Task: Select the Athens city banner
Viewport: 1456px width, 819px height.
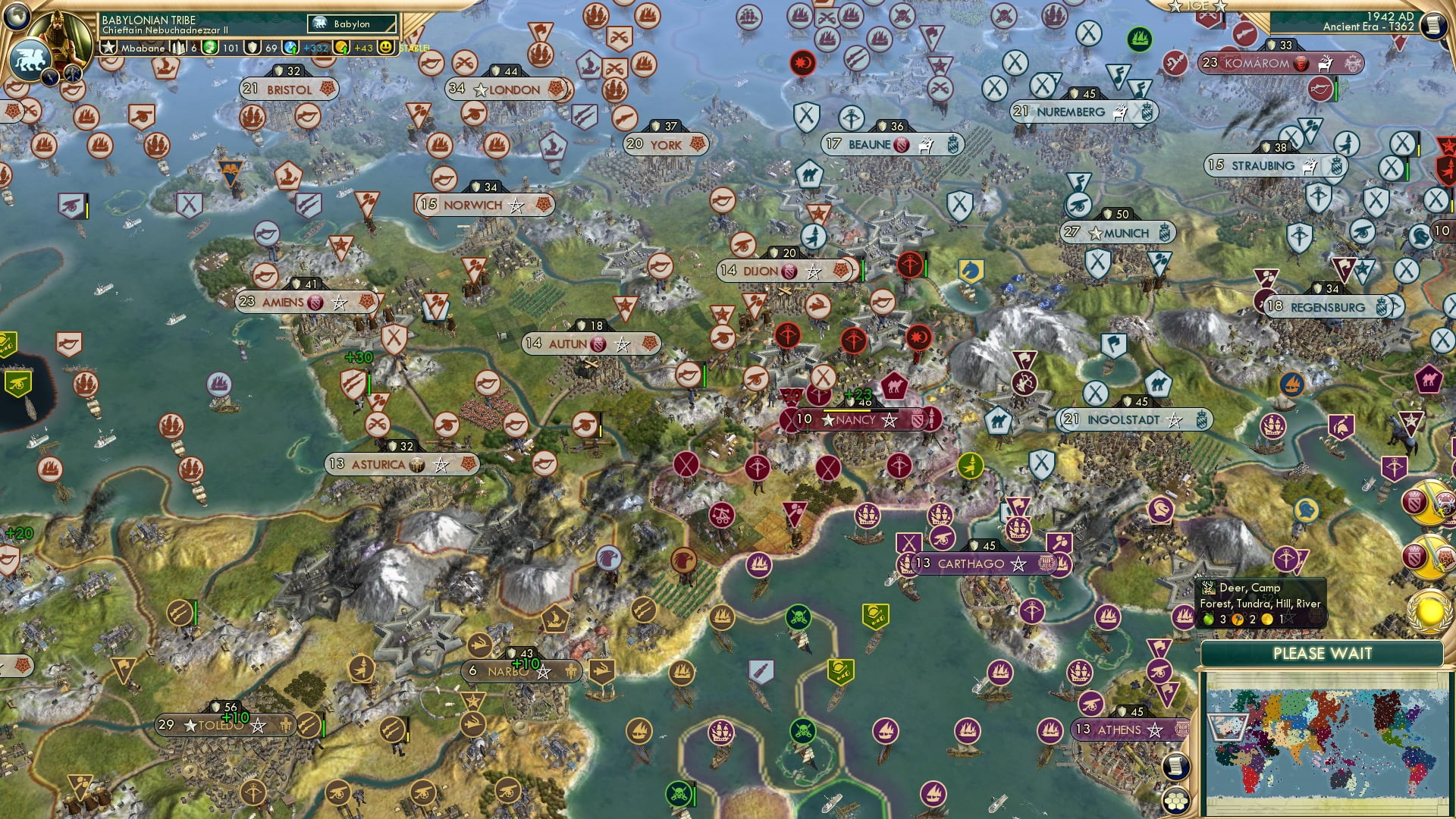Action: [1122, 730]
